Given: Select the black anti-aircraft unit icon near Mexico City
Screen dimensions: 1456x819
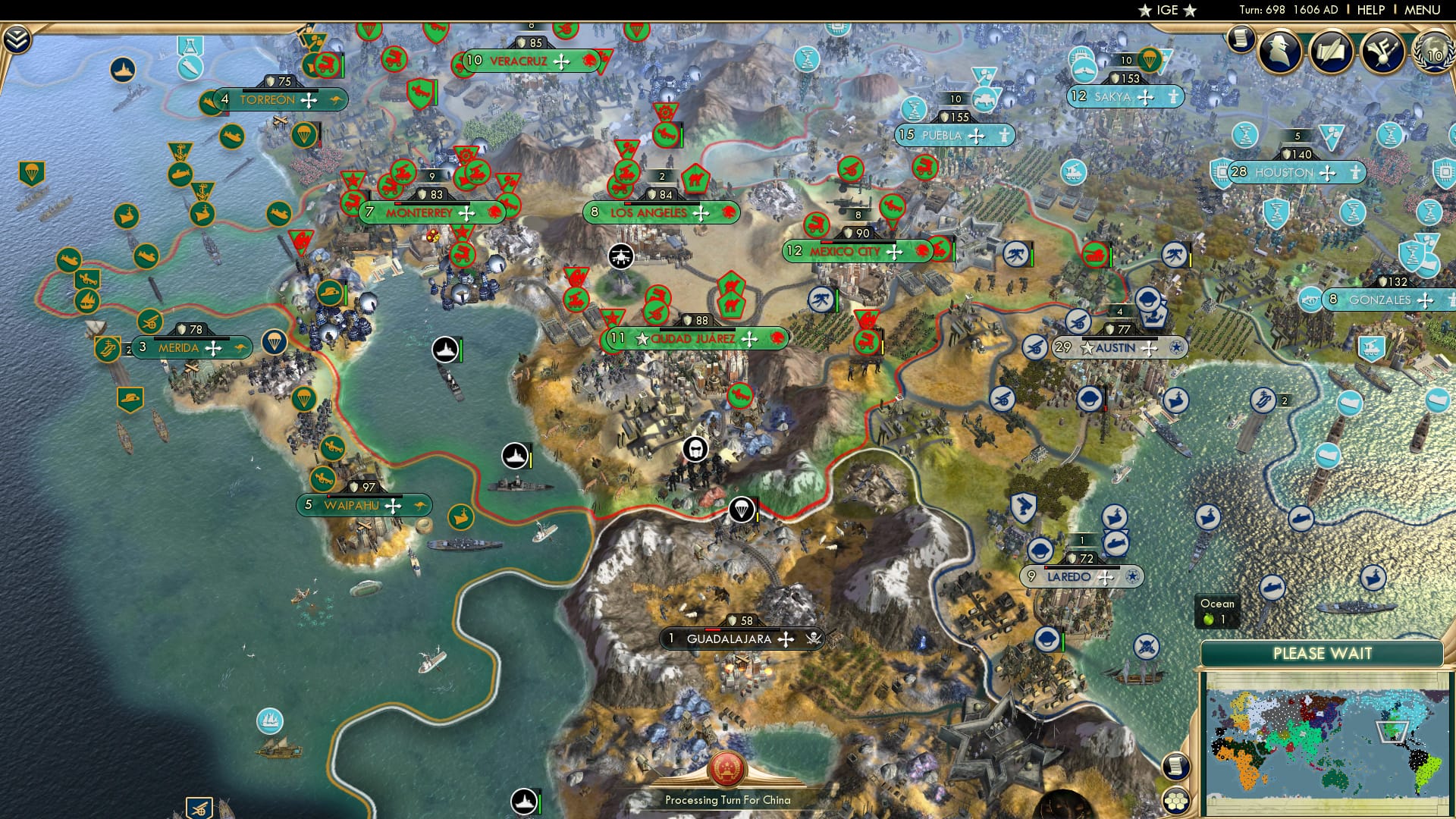Looking at the screenshot, I should [620, 256].
